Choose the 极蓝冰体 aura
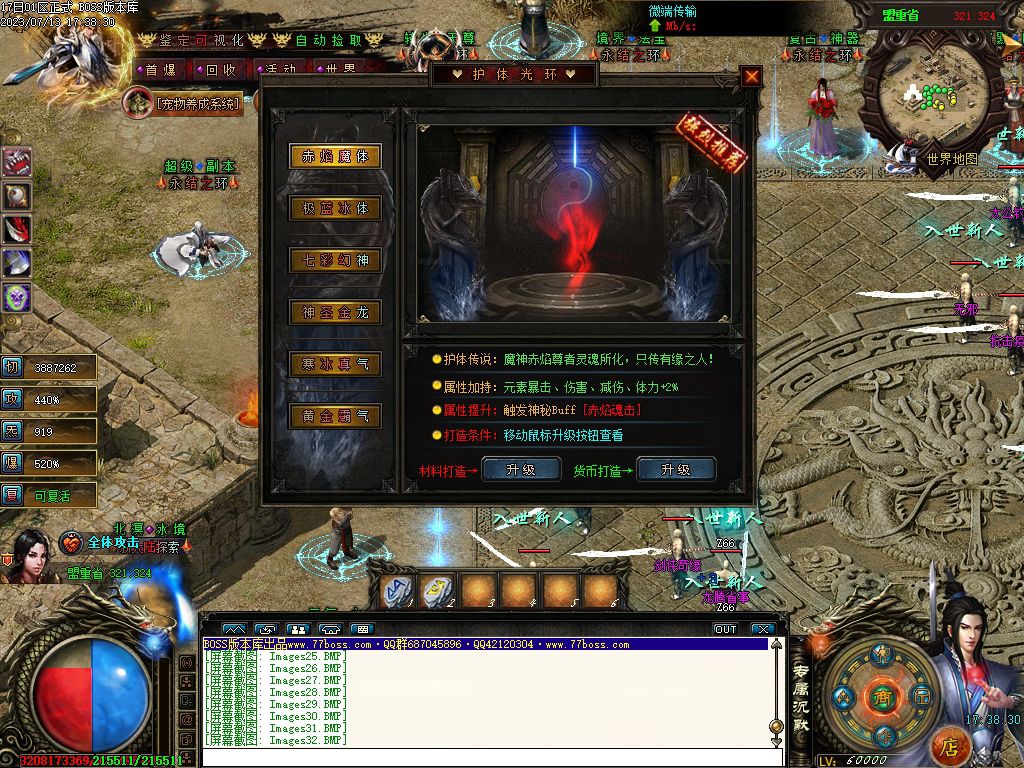This screenshot has height=768, width=1024. pyautogui.click(x=335, y=208)
